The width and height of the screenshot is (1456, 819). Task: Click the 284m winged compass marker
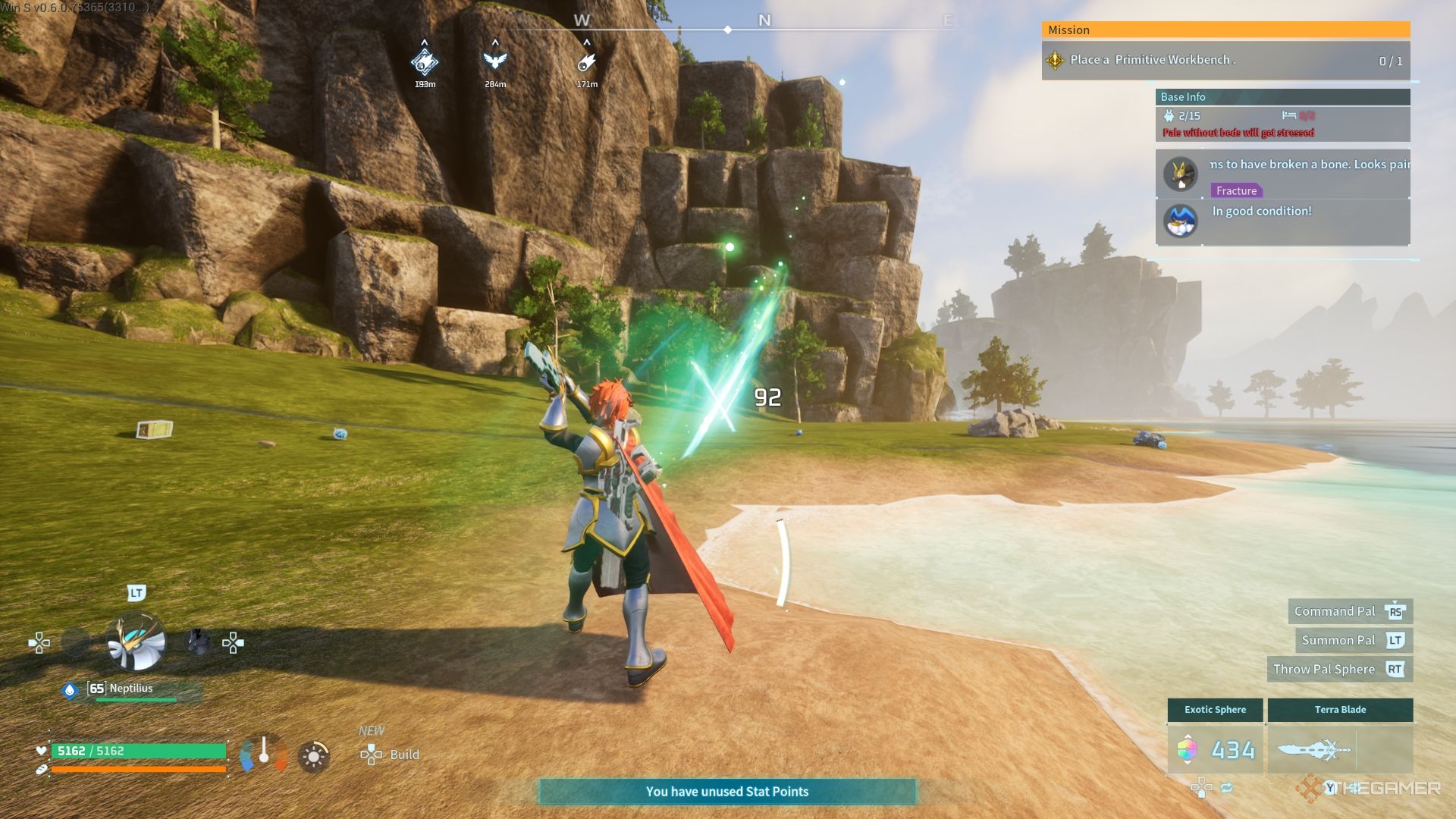(x=495, y=61)
